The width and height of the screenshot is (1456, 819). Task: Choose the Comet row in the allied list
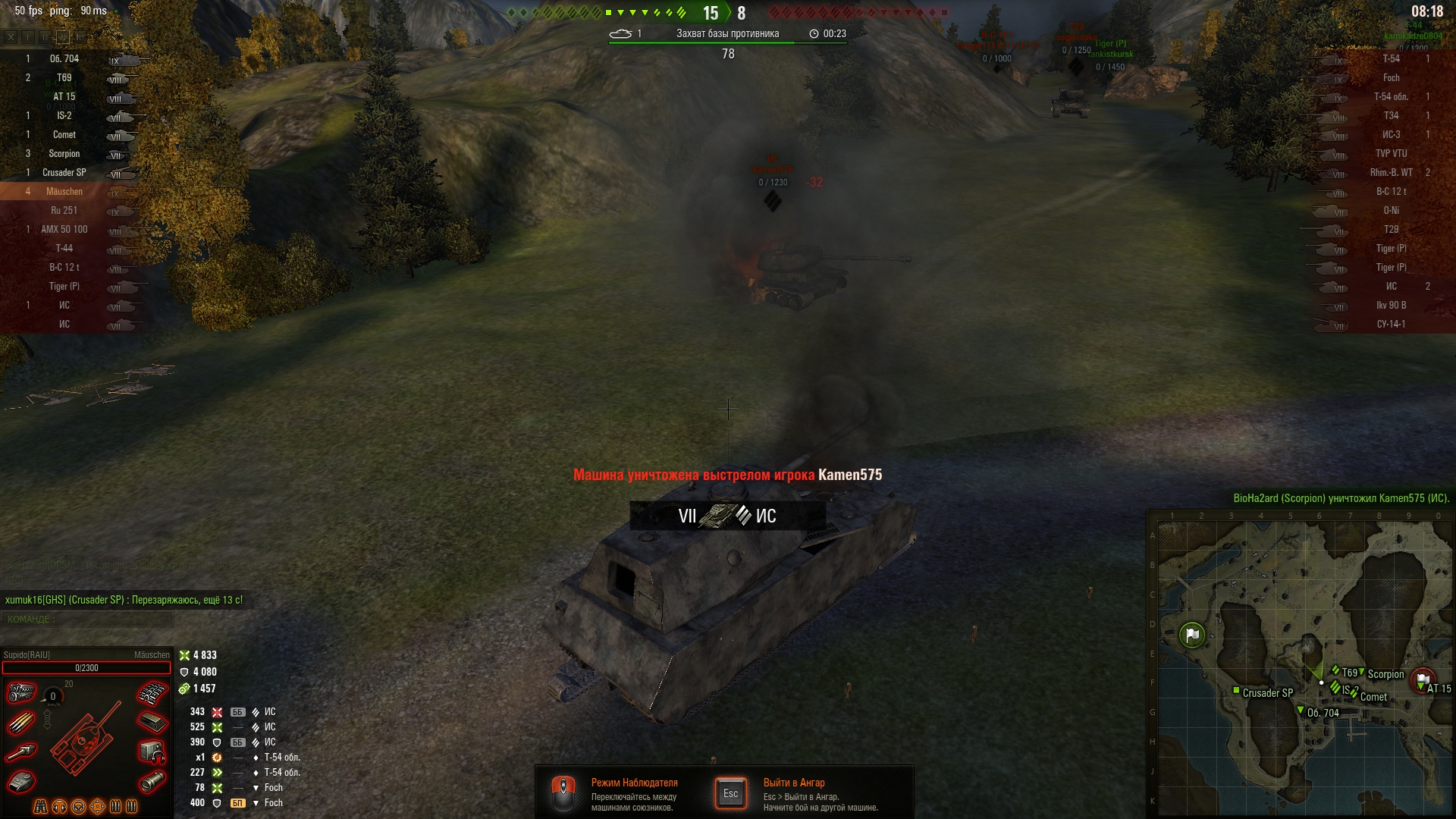tap(64, 135)
